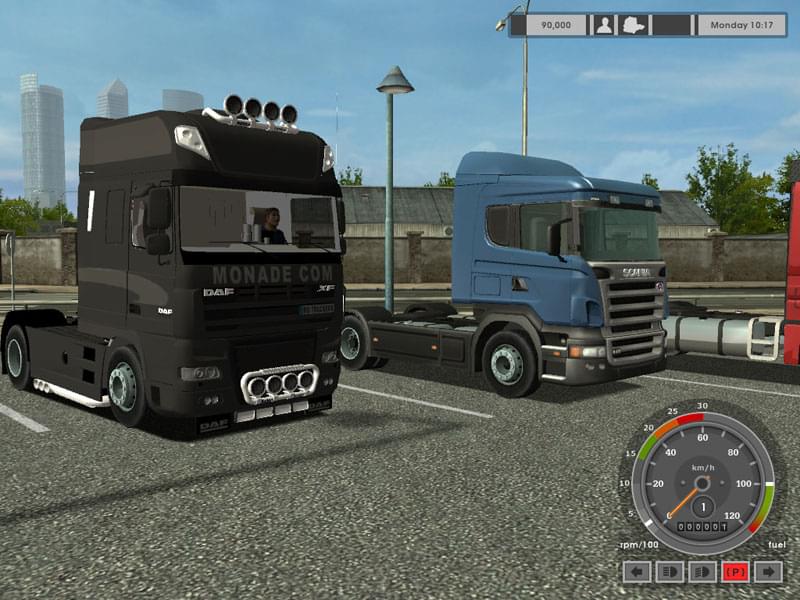The height and width of the screenshot is (600, 800).
Task: Release the red parking brake indicator
Action: (736, 571)
